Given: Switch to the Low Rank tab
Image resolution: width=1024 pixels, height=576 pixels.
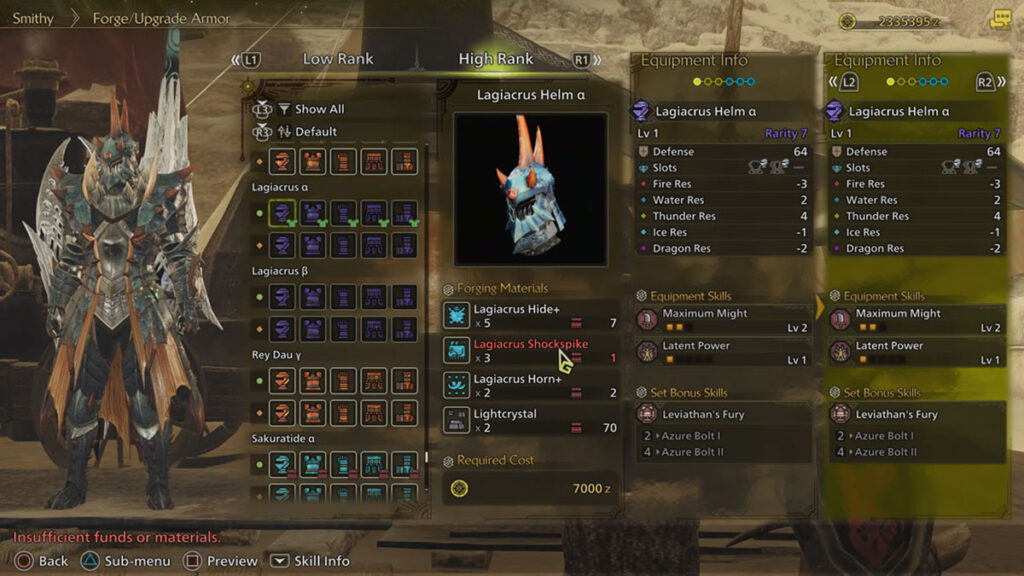Looking at the screenshot, I should pyautogui.click(x=337, y=59).
